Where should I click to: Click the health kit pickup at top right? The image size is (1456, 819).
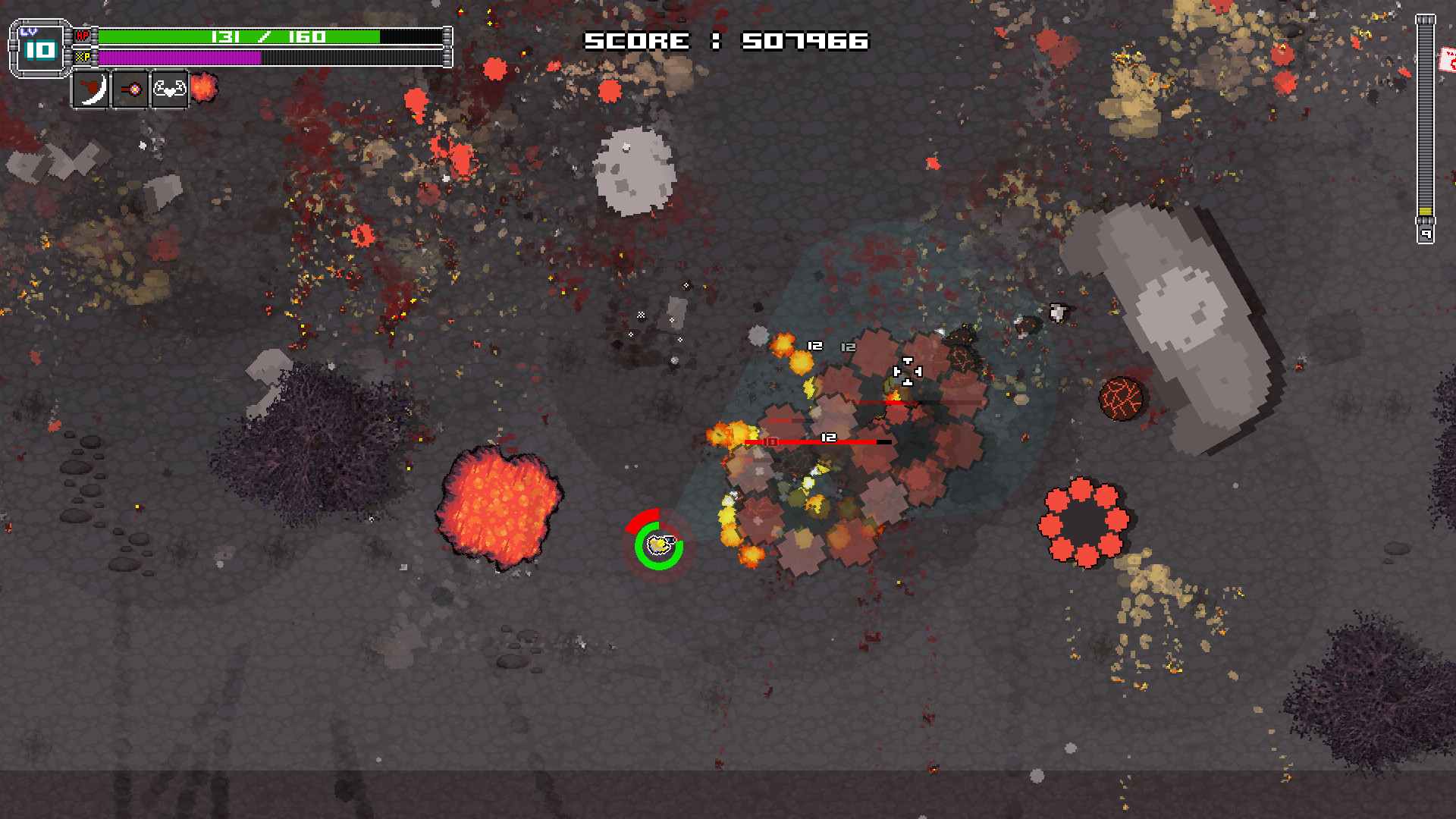(1448, 59)
